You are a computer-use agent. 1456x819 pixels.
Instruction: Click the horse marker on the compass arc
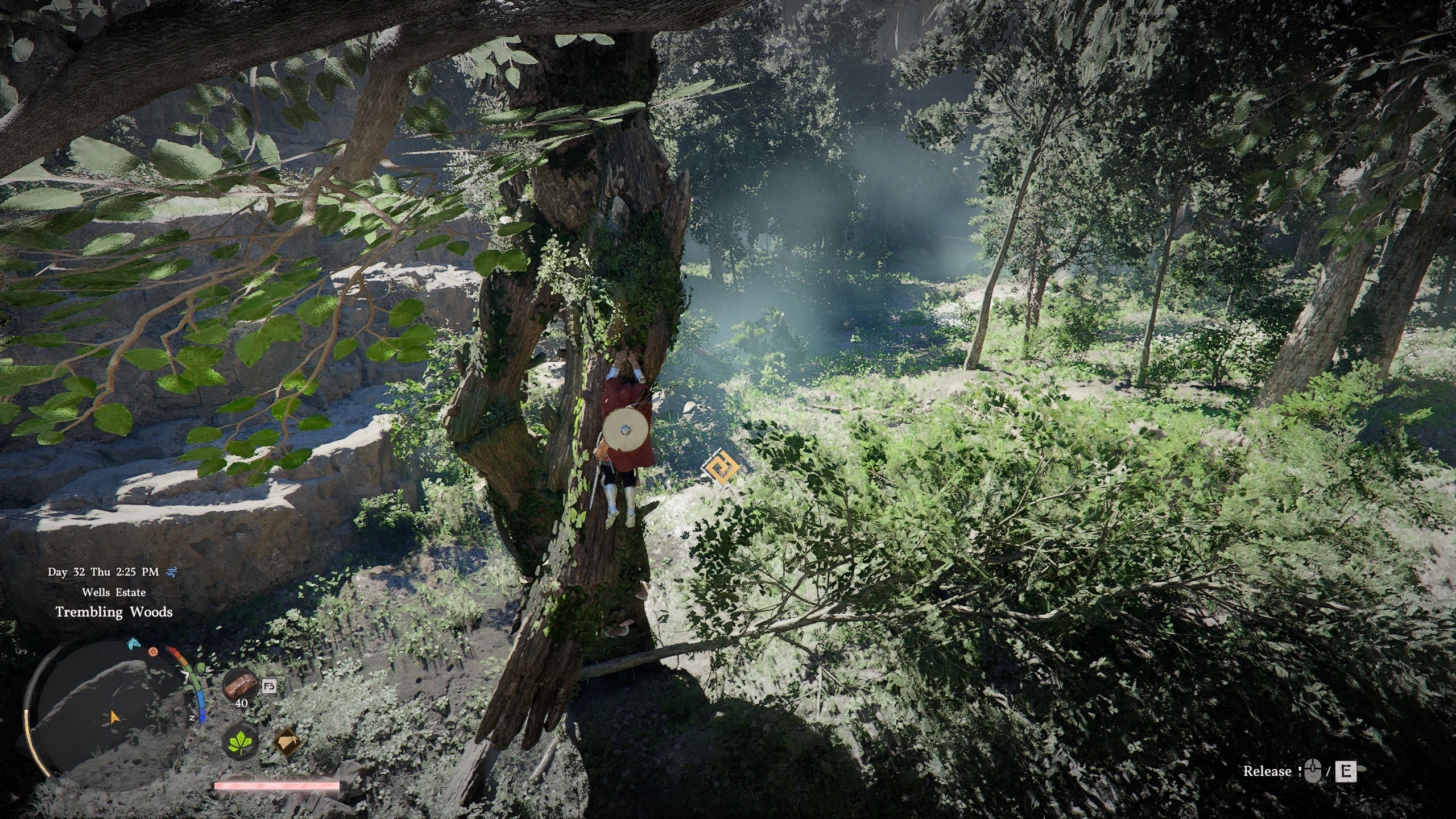click(132, 644)
